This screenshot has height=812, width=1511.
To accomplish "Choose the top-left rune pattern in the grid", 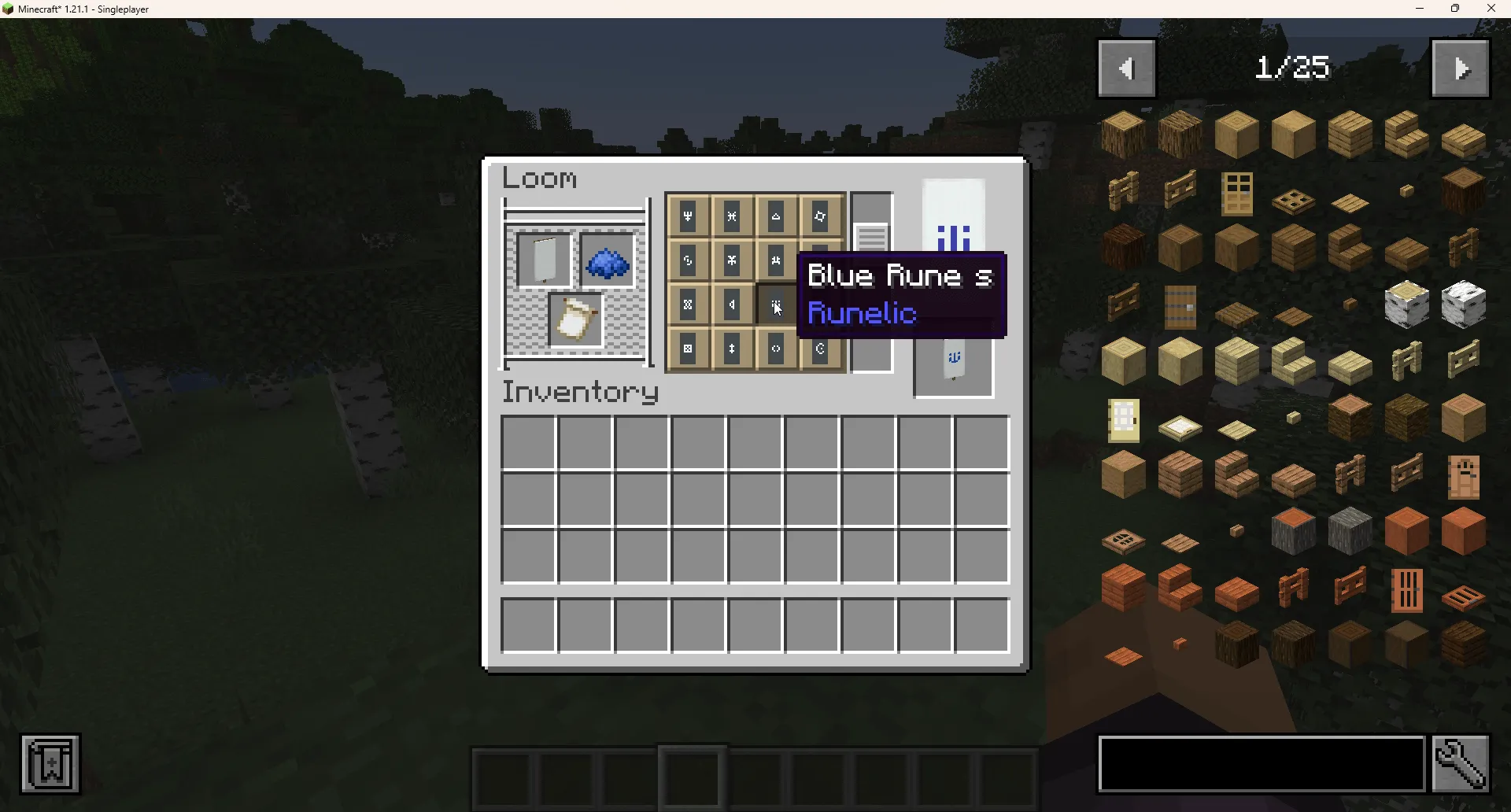I will tap(688, 217).
